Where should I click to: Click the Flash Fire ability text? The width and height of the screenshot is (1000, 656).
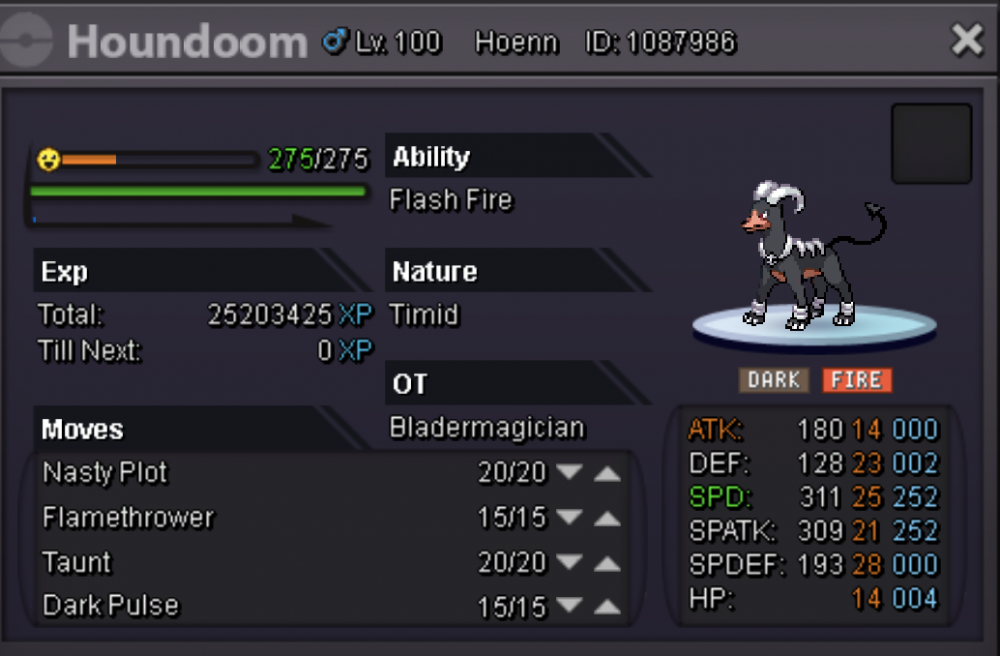[451, 200]
